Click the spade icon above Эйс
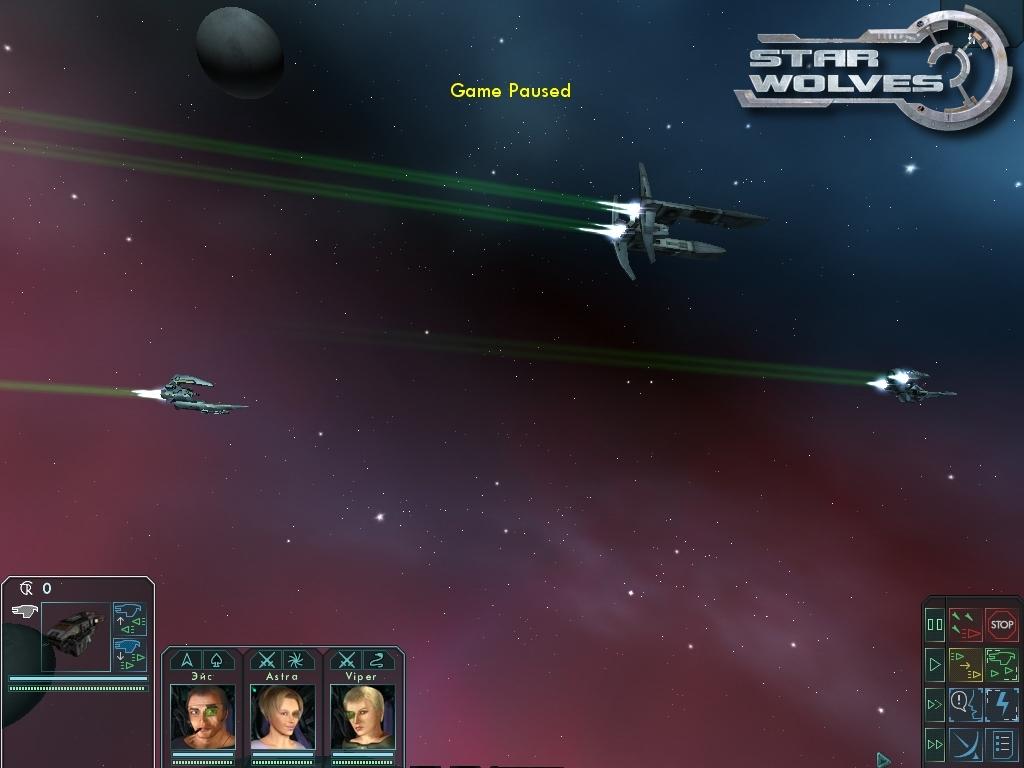The image size is (1024, 768). point(219,660)
